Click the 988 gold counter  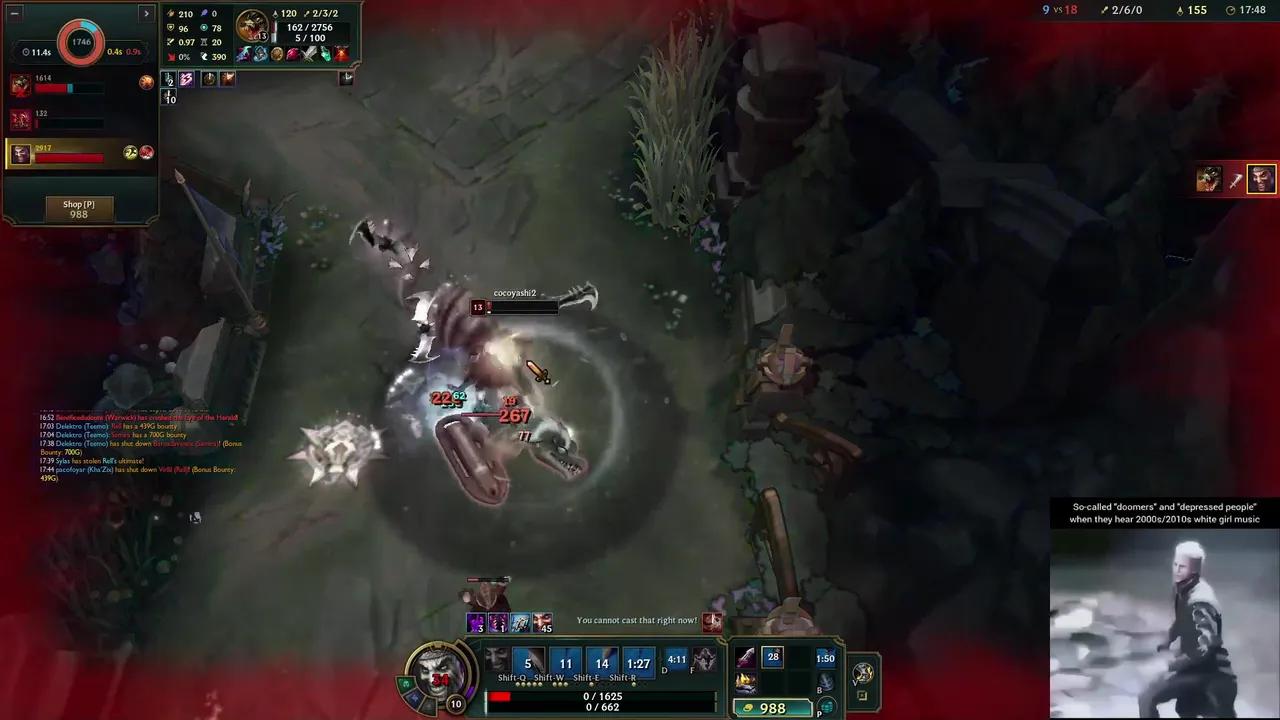coord(773,708)
